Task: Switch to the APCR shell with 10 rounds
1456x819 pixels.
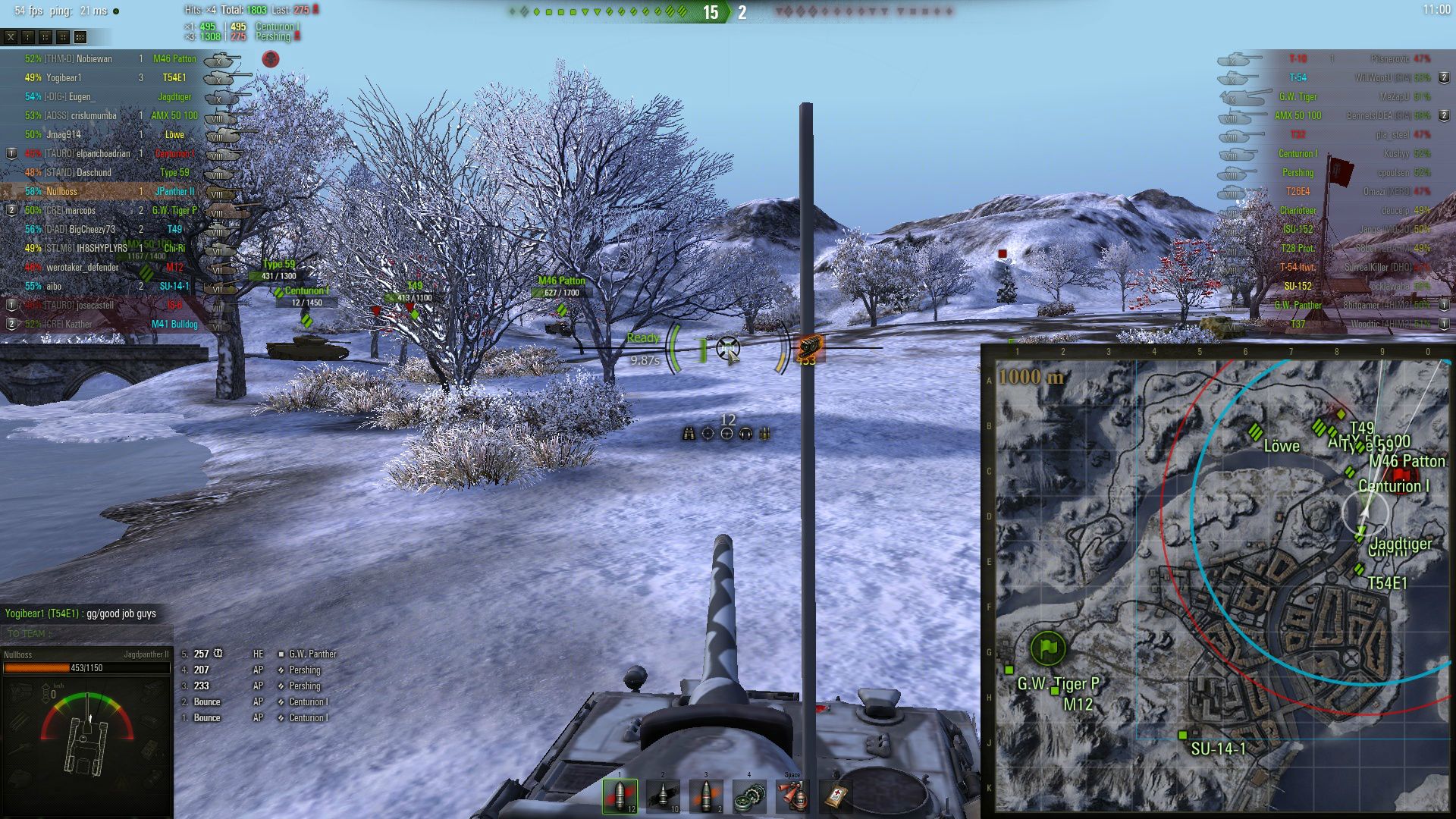Action: coord(663,795)
